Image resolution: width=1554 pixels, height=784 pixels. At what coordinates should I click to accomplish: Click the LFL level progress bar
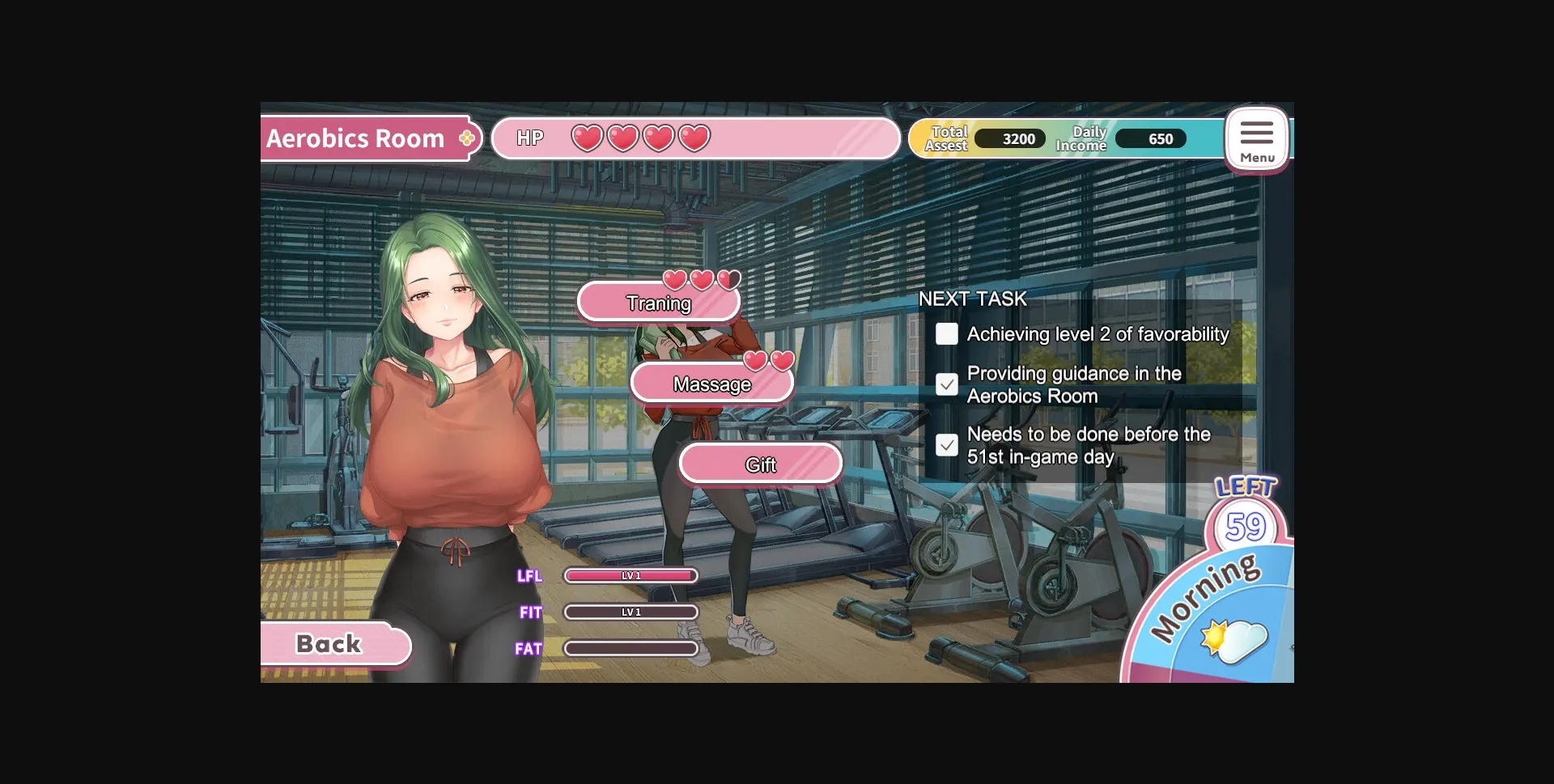(x=631, y=575)
